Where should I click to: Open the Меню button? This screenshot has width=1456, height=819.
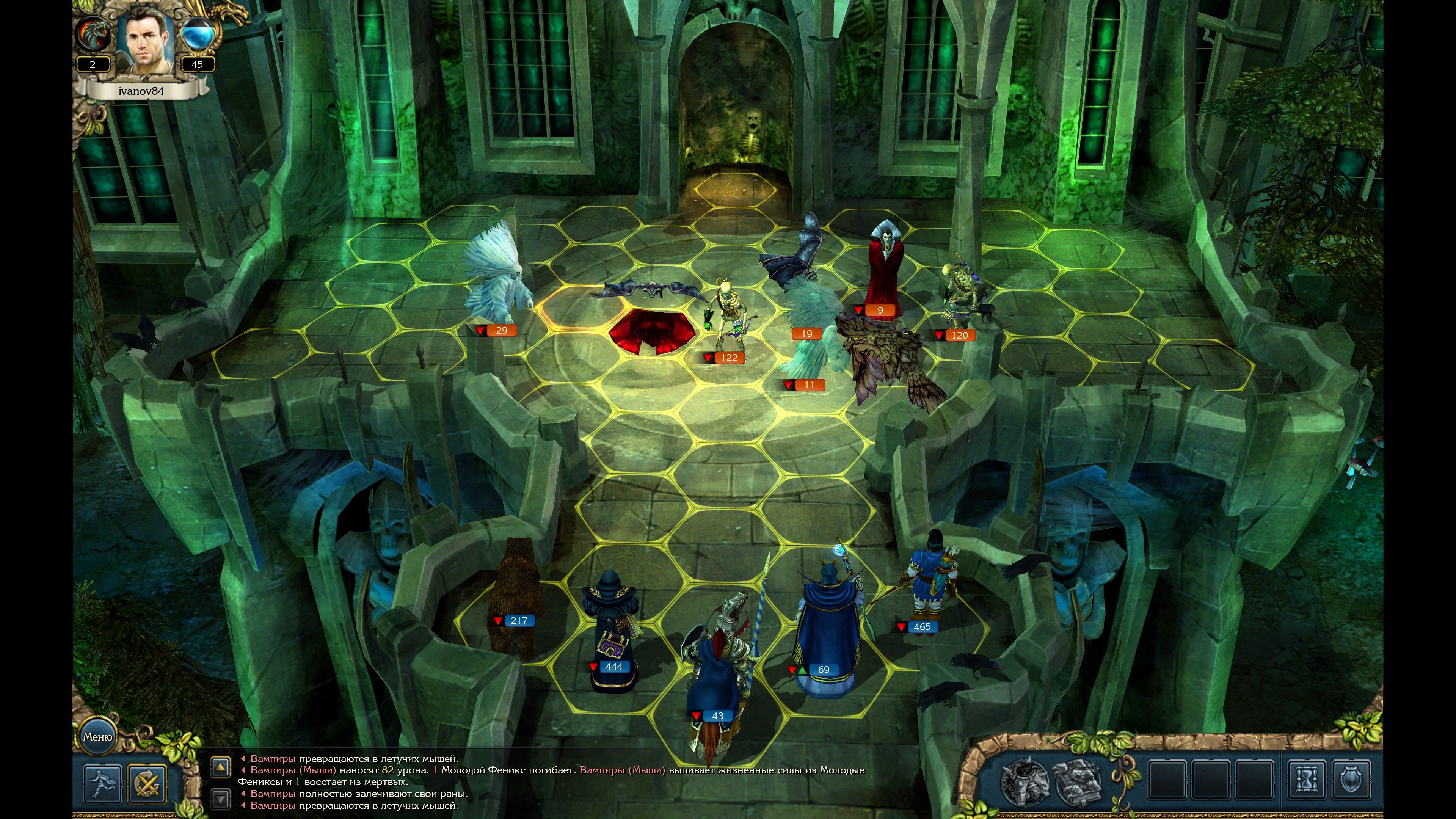(98, 736)
